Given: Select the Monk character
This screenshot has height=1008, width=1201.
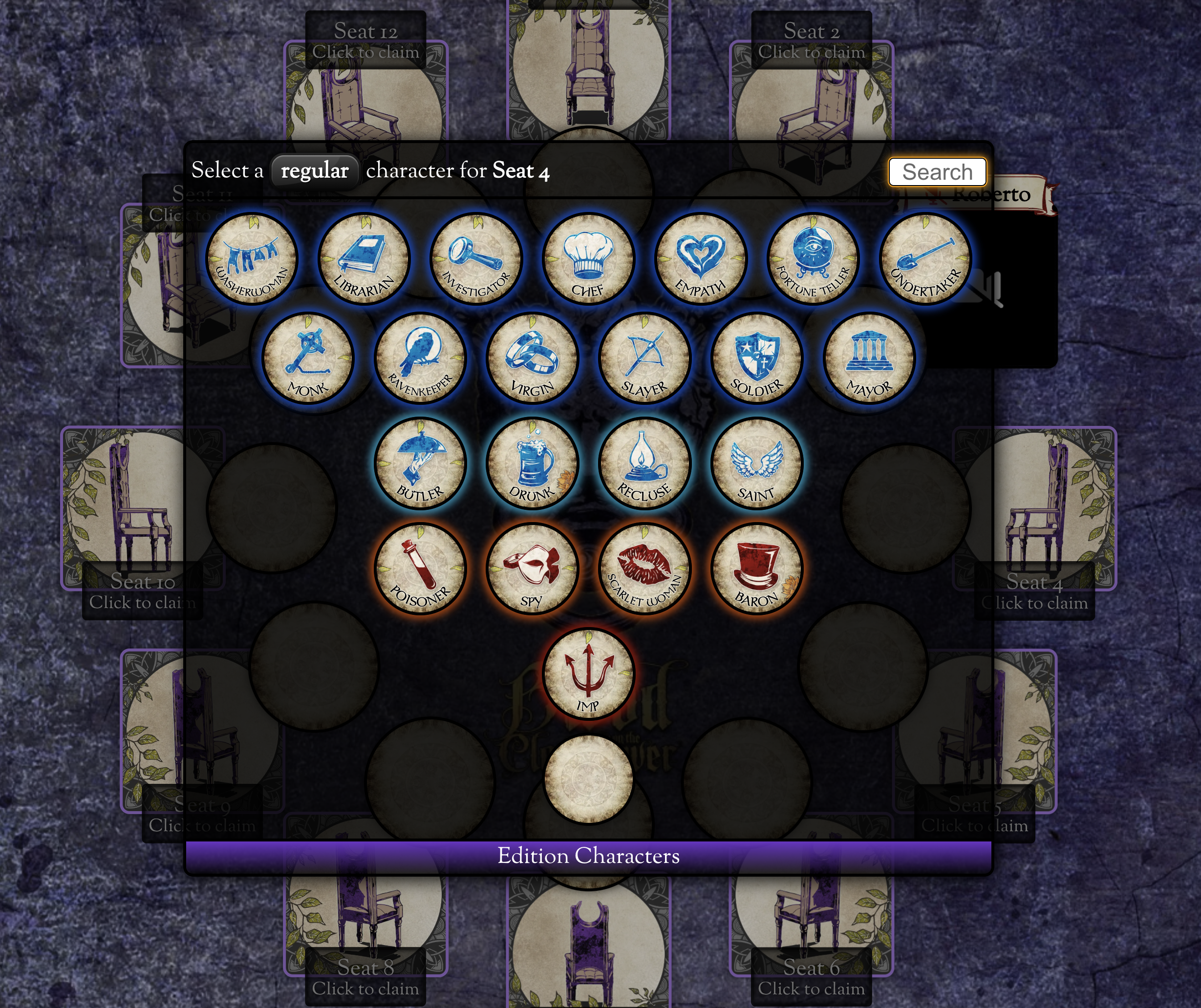Looking at the screenshot, I should 308,358.
